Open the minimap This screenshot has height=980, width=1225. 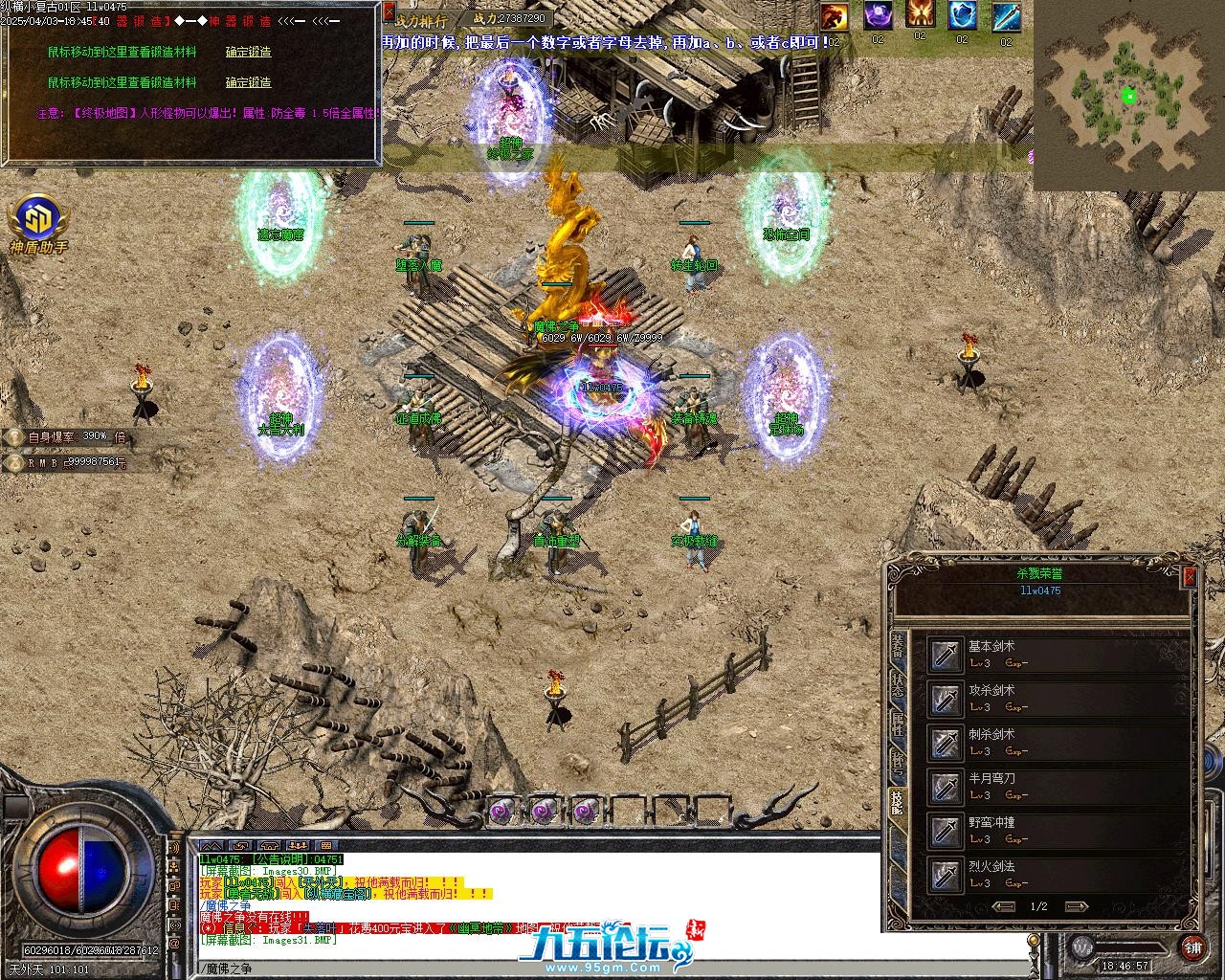click(x=1128, y=96)
